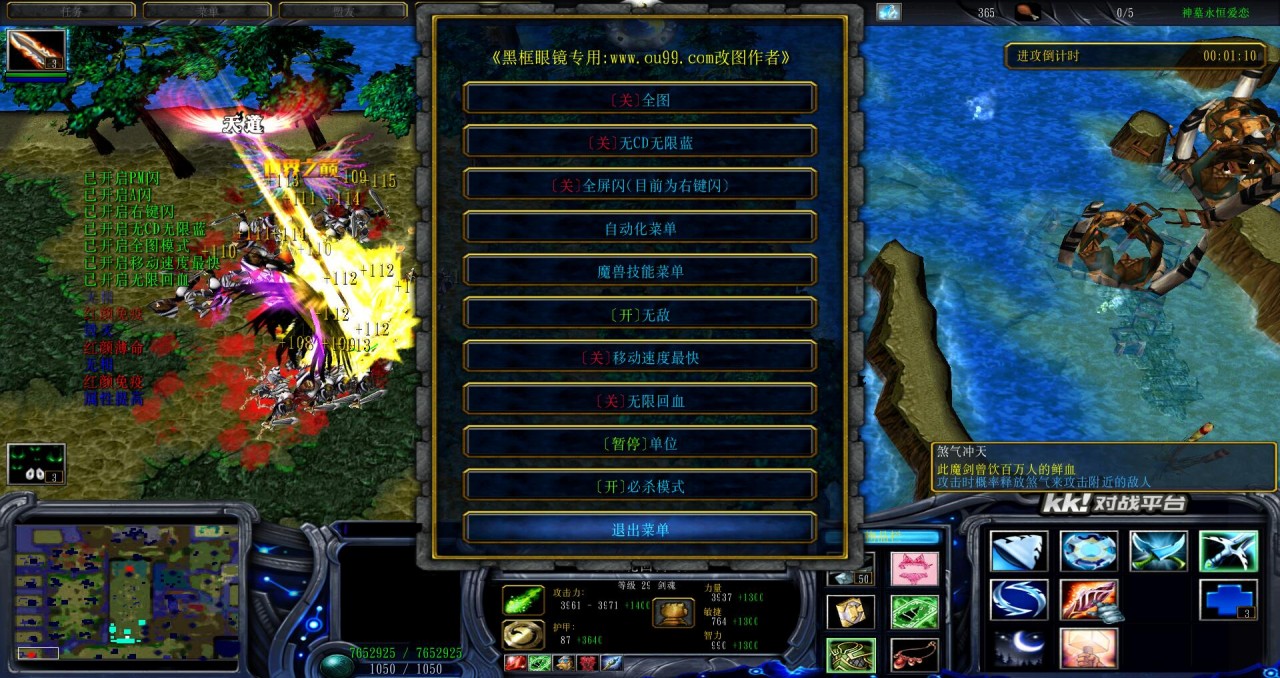Enable 必杀模式 instant-kill mode
Screen dimensions: 1280x678
640,486
